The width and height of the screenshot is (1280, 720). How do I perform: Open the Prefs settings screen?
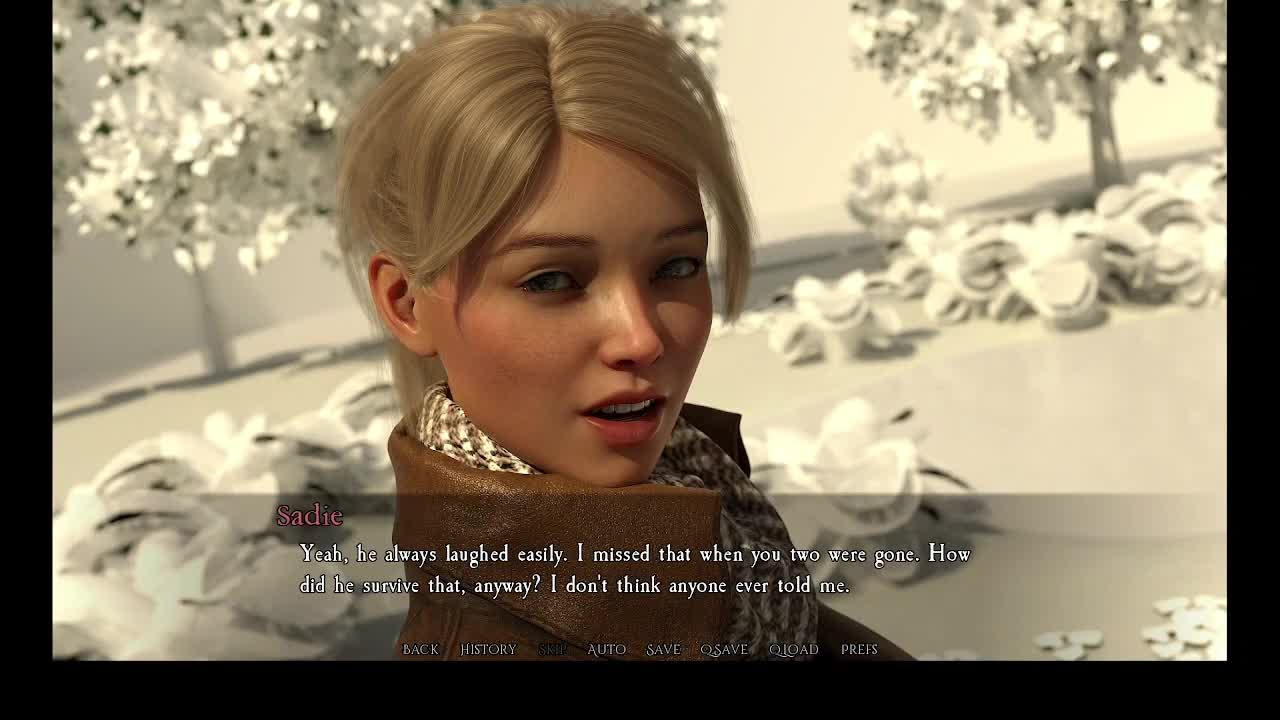coord(859,650)
